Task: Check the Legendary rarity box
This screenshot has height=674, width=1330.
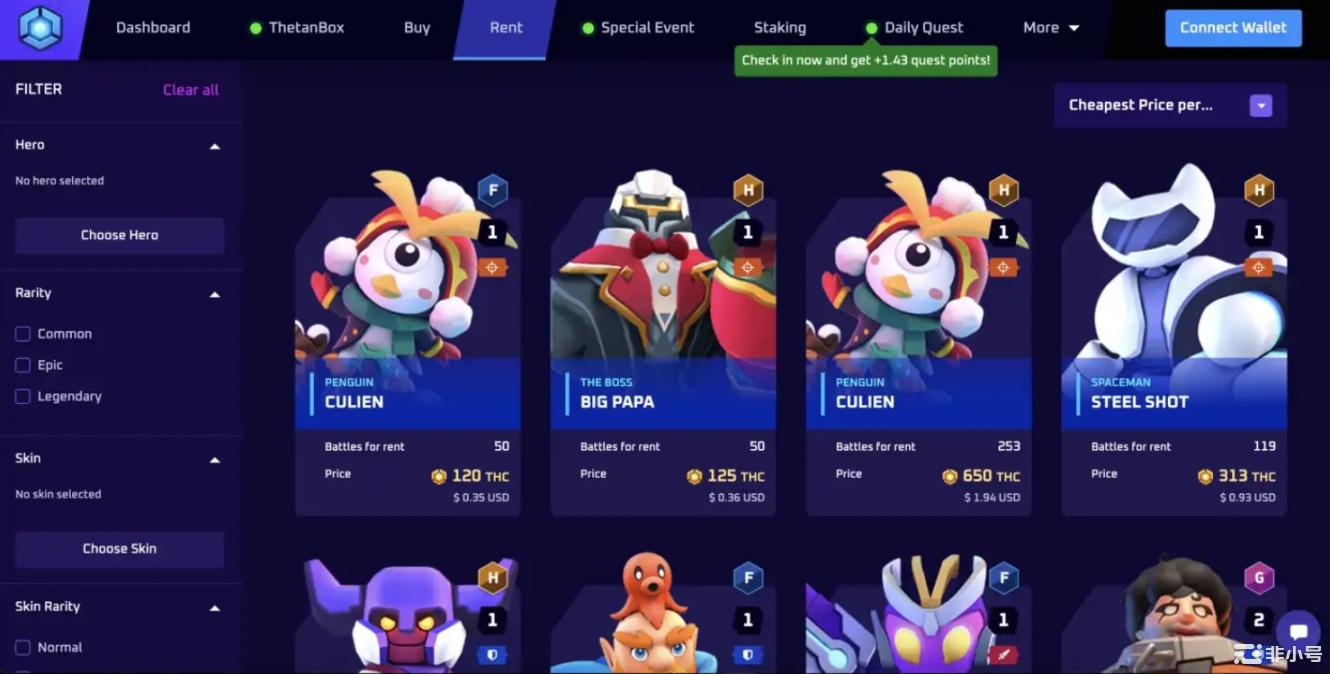Action: click(x=23, y=397)
